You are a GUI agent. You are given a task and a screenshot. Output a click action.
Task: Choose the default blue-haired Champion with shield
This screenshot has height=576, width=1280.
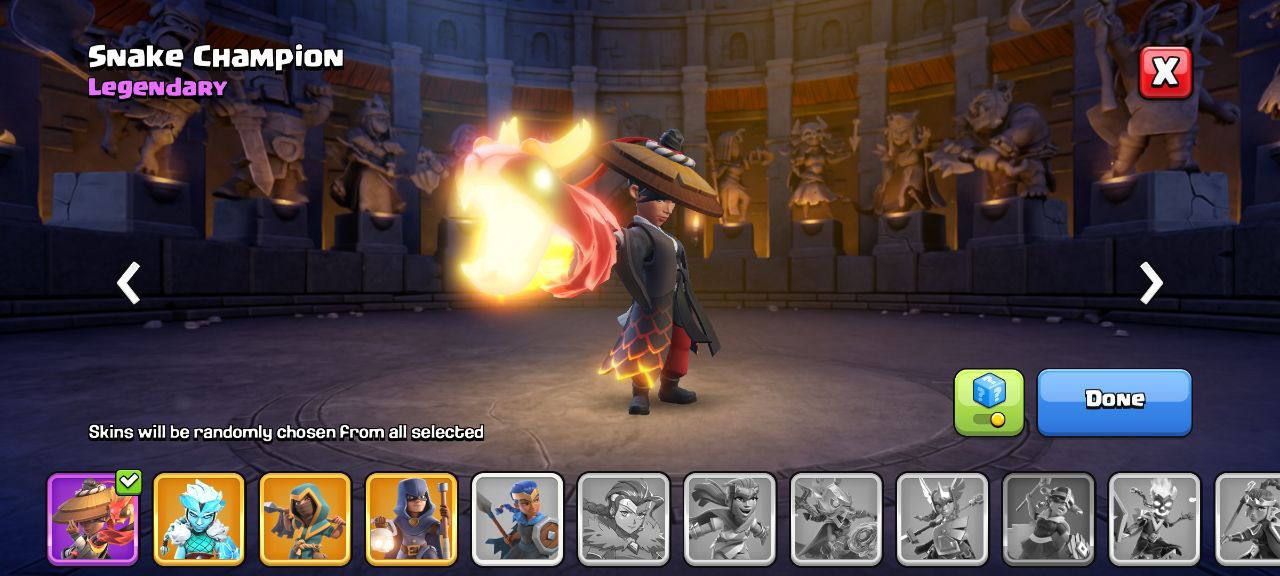click(x=517, y=519)
